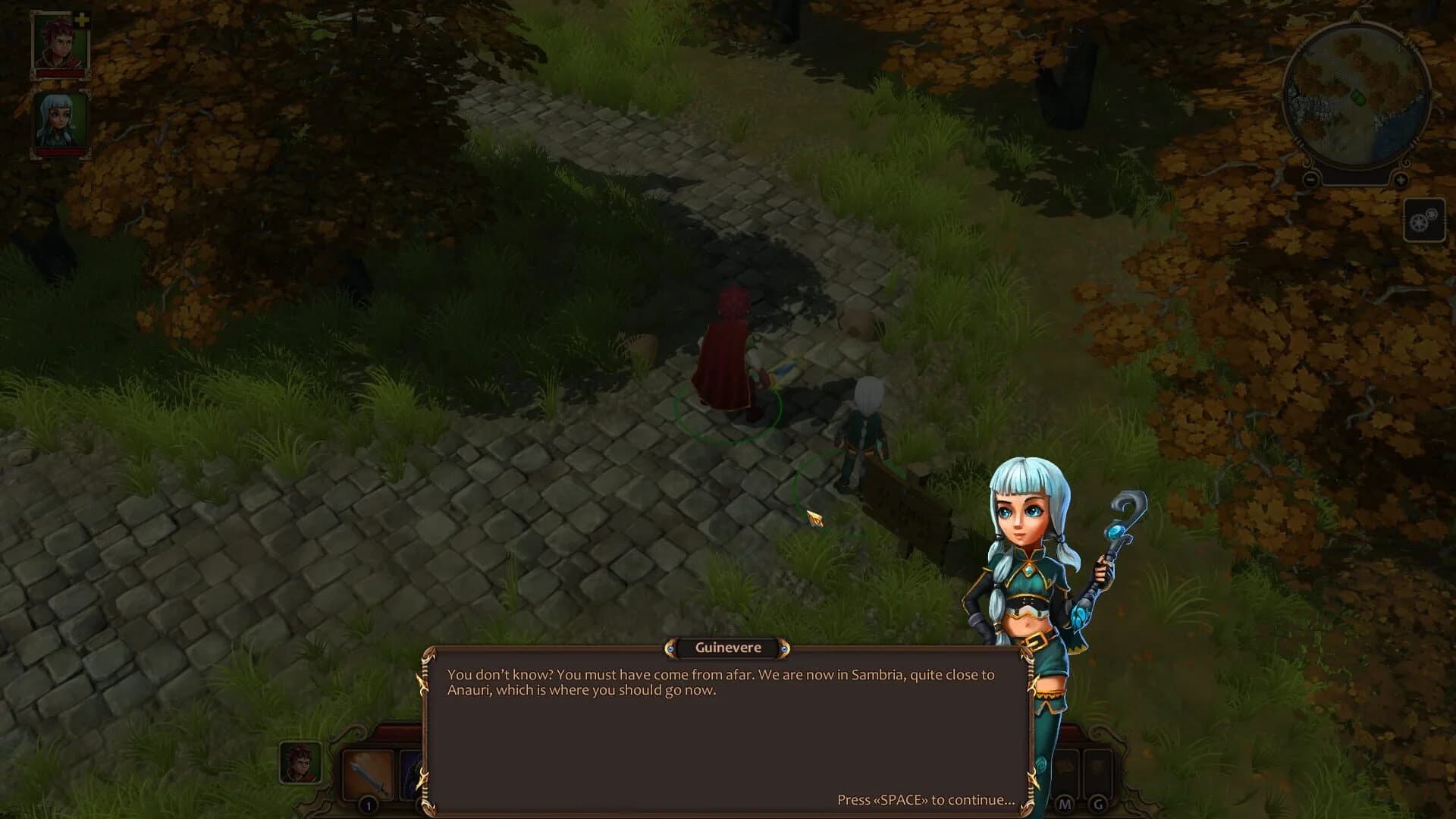
Task: Click the cloak item in the second hotbar slot
Action: 409,775
